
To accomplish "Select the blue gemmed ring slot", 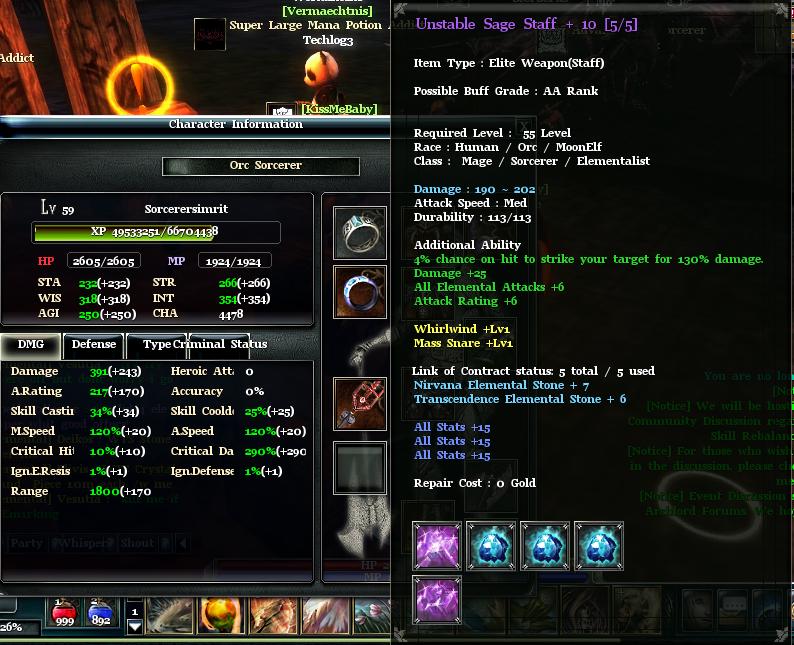I will [x=360, y=292].
